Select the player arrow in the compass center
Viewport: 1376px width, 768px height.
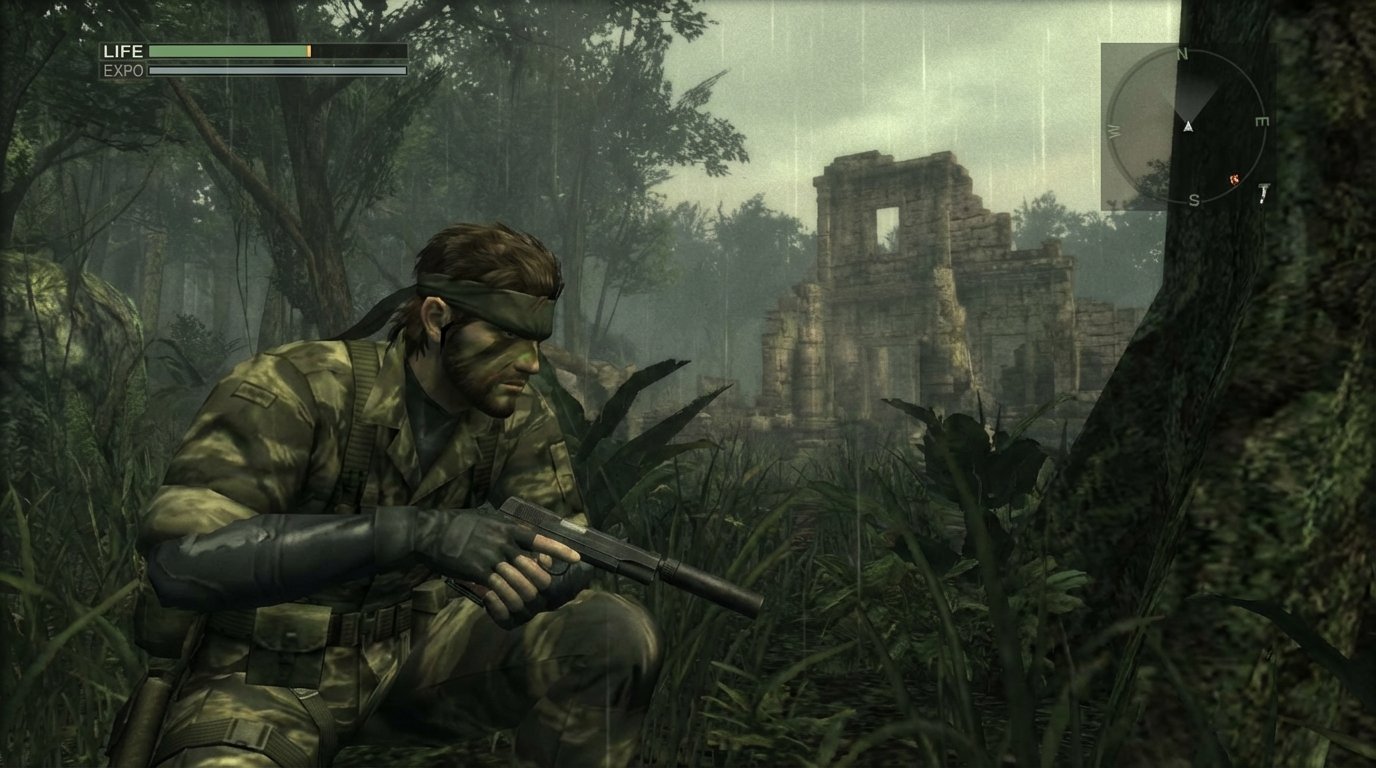coord(1188,127)
